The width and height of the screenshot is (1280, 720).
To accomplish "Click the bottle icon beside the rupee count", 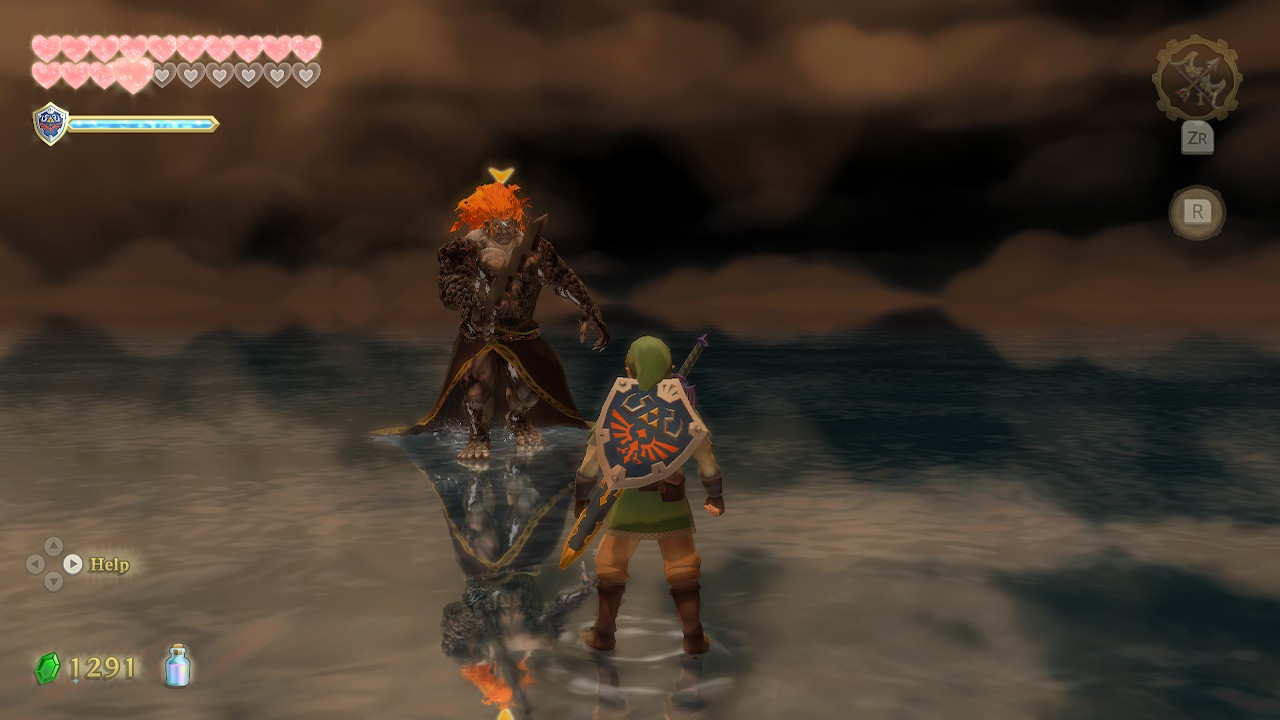I will 178,666.
